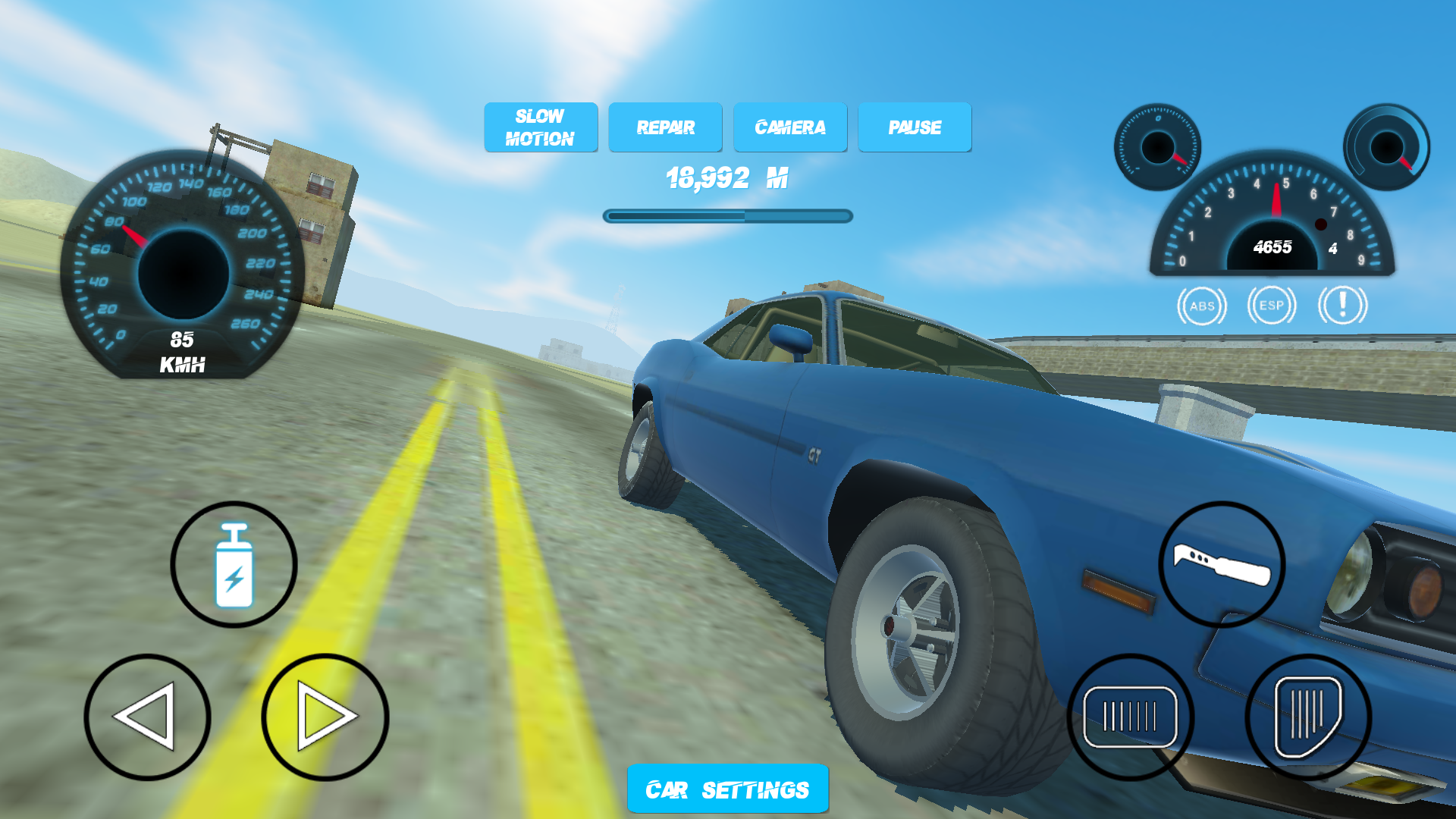
Task: Open Car Settings
Action: (x=726, y=789)
